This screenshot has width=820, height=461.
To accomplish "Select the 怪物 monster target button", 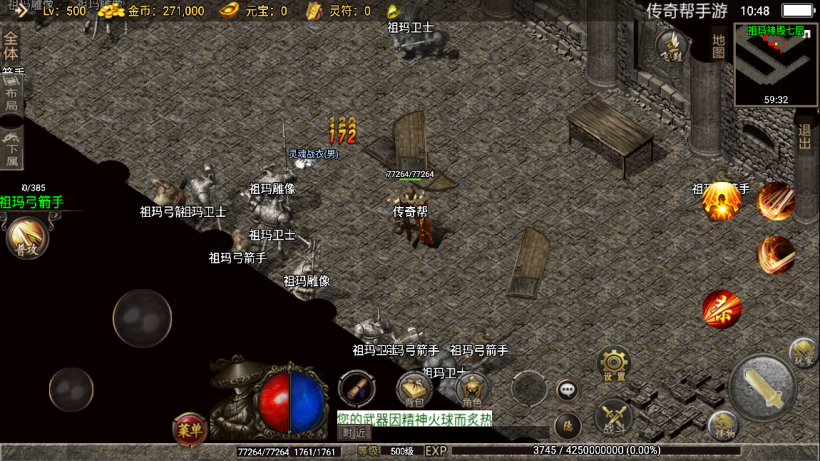I will pos(724,425).
